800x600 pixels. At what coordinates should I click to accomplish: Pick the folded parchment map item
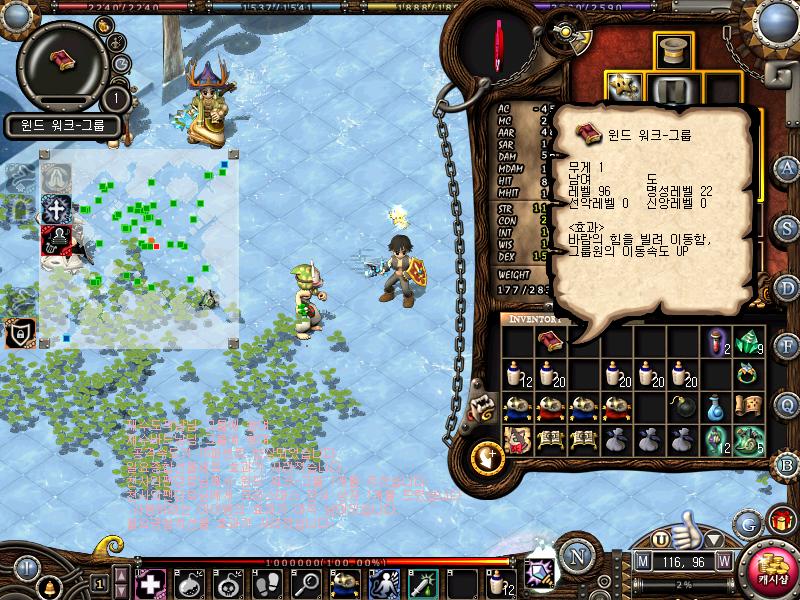coord(748,407)
